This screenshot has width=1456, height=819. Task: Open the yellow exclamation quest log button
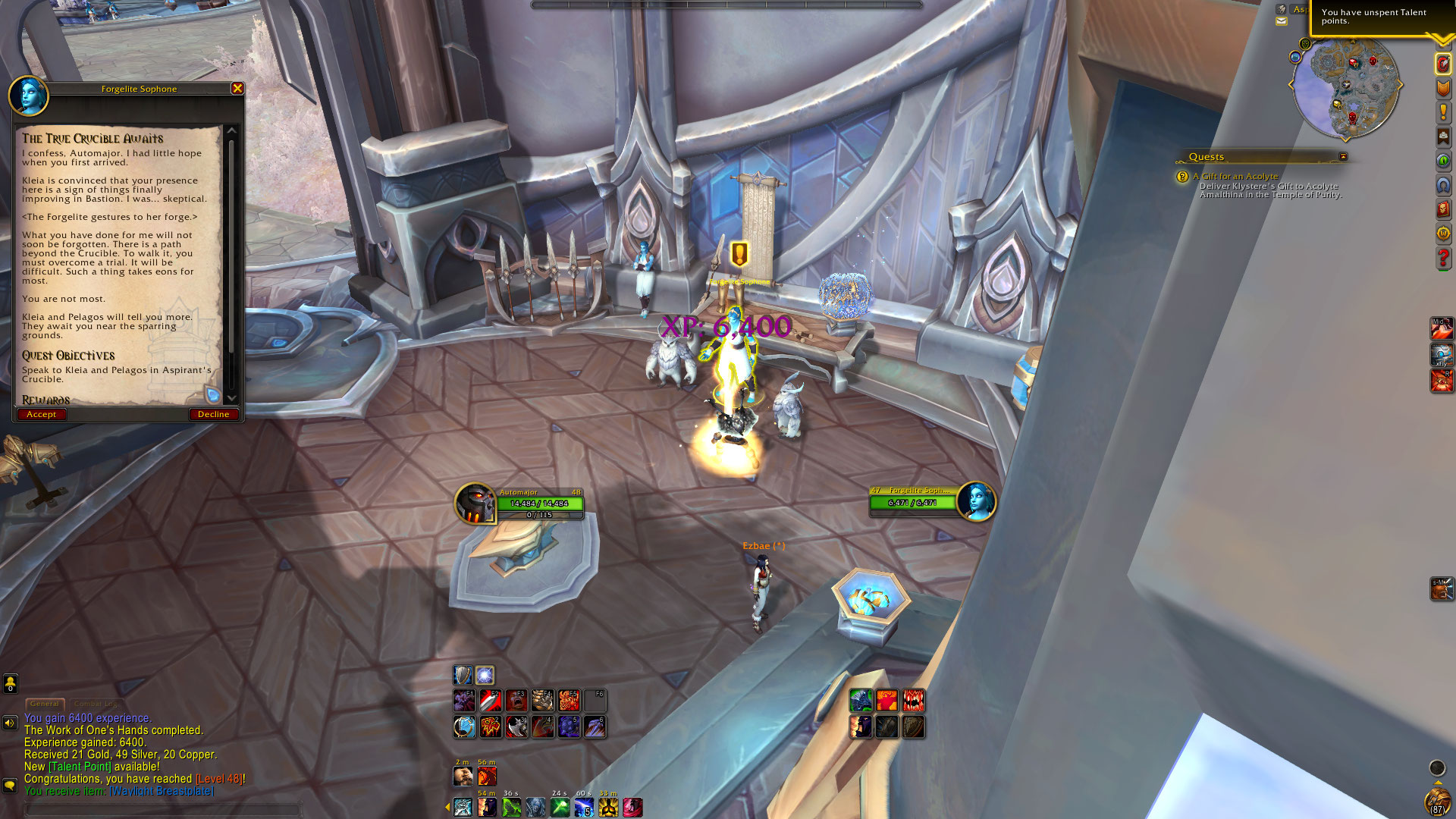click(1443, 113)
